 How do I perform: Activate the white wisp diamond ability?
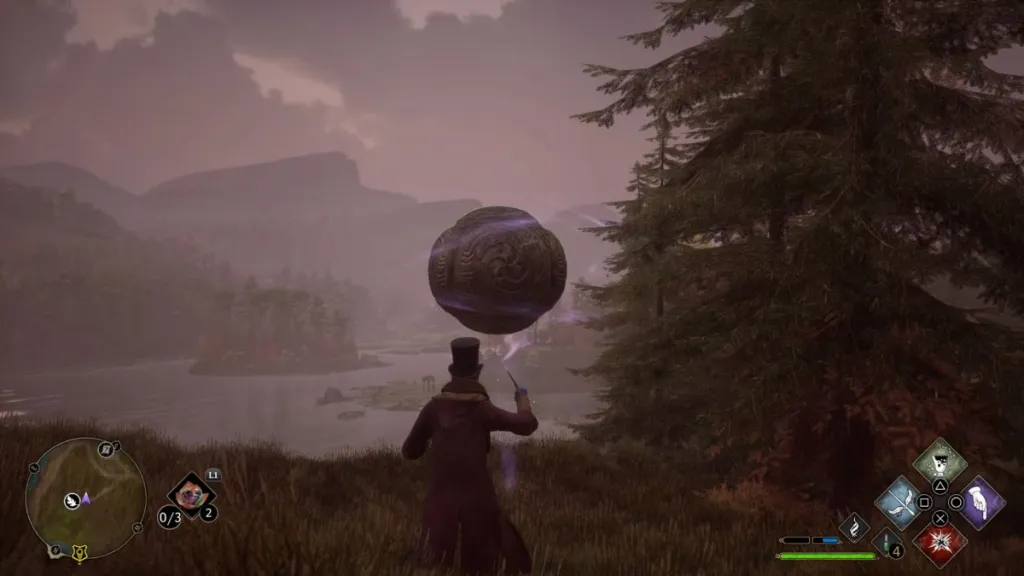tap(854, 526)
